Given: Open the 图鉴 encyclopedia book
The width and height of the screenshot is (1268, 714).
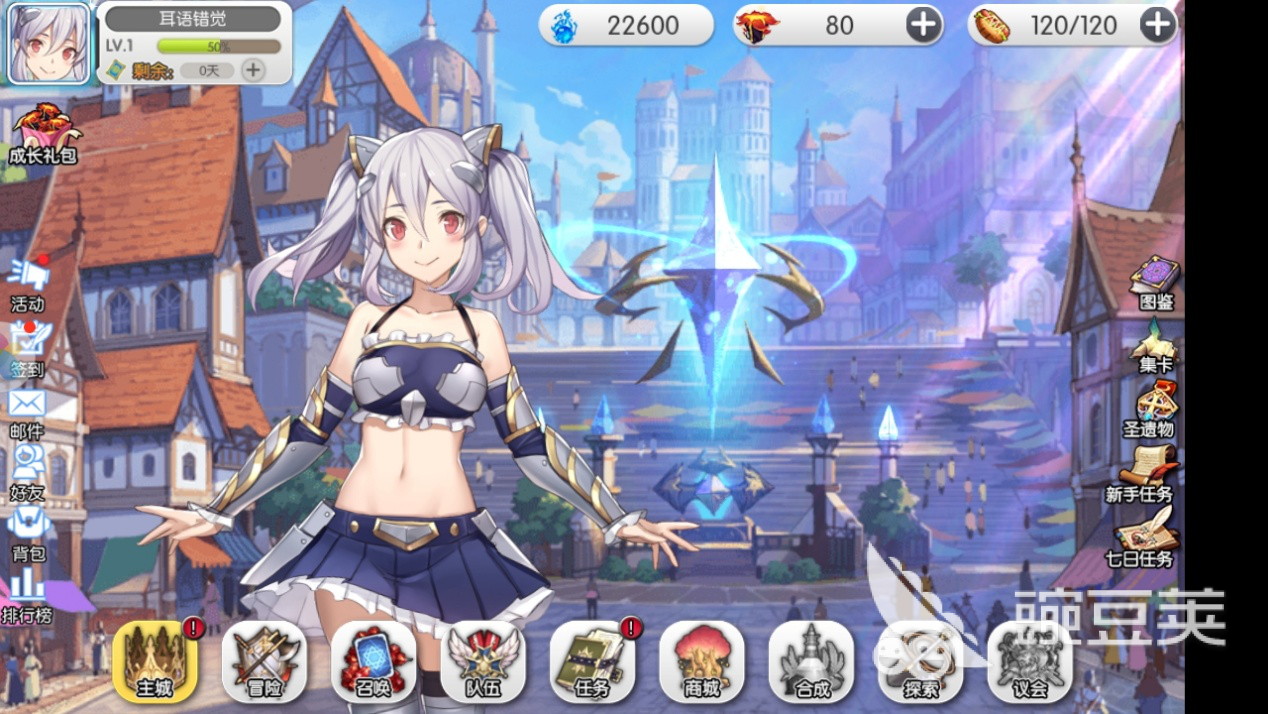Looking at the screenshot, I should (1155, 281).
